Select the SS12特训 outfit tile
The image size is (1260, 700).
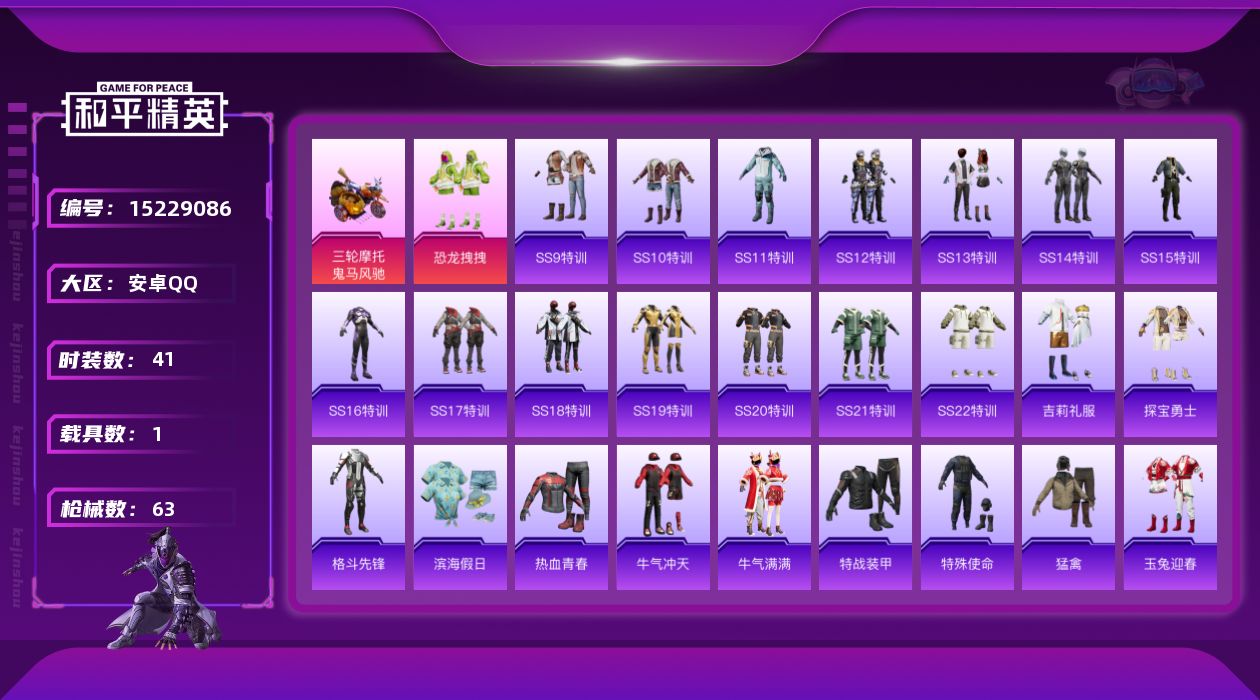coord(865,211)
